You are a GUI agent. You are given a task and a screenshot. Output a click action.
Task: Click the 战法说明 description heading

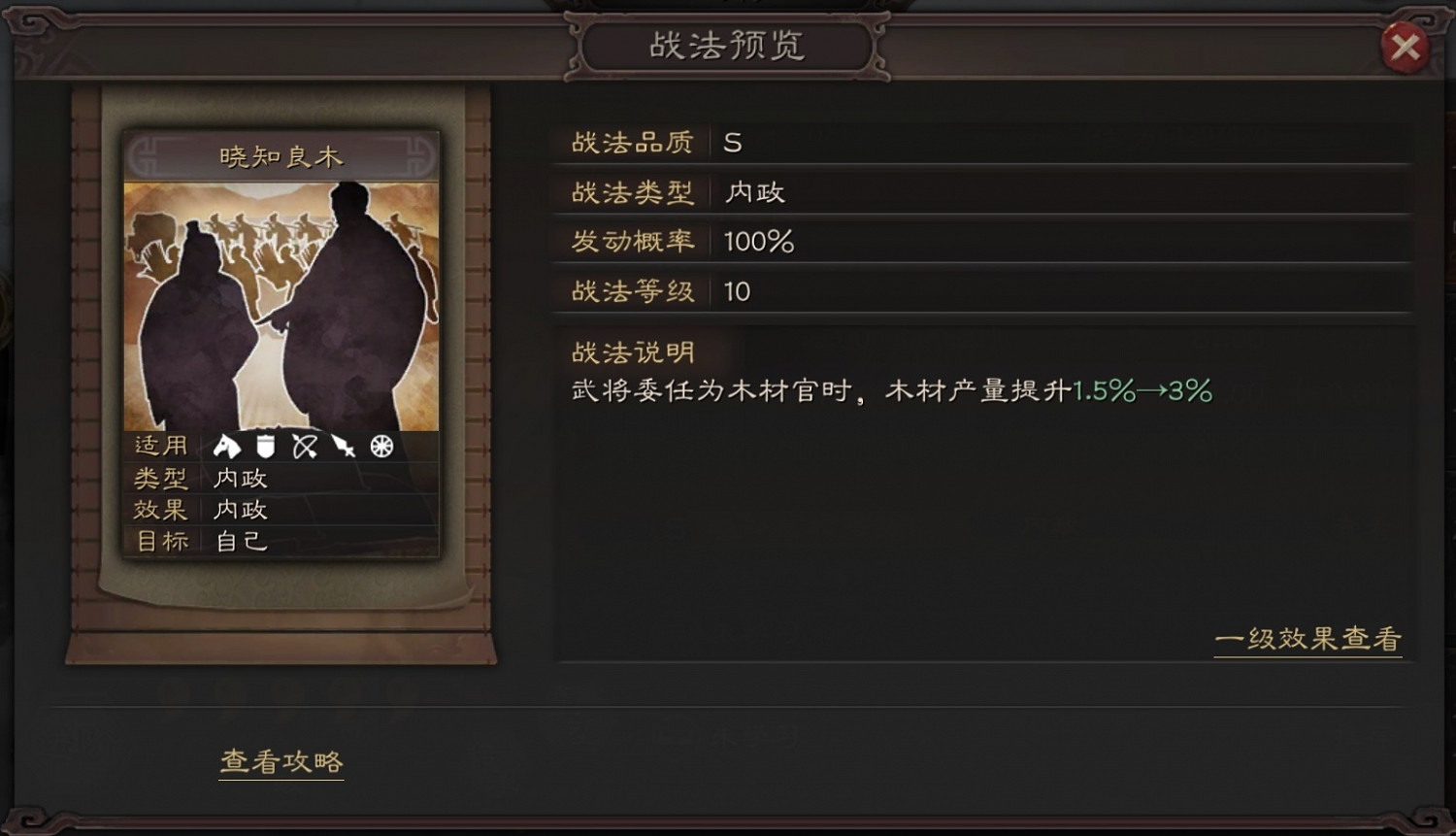point(636,351)
